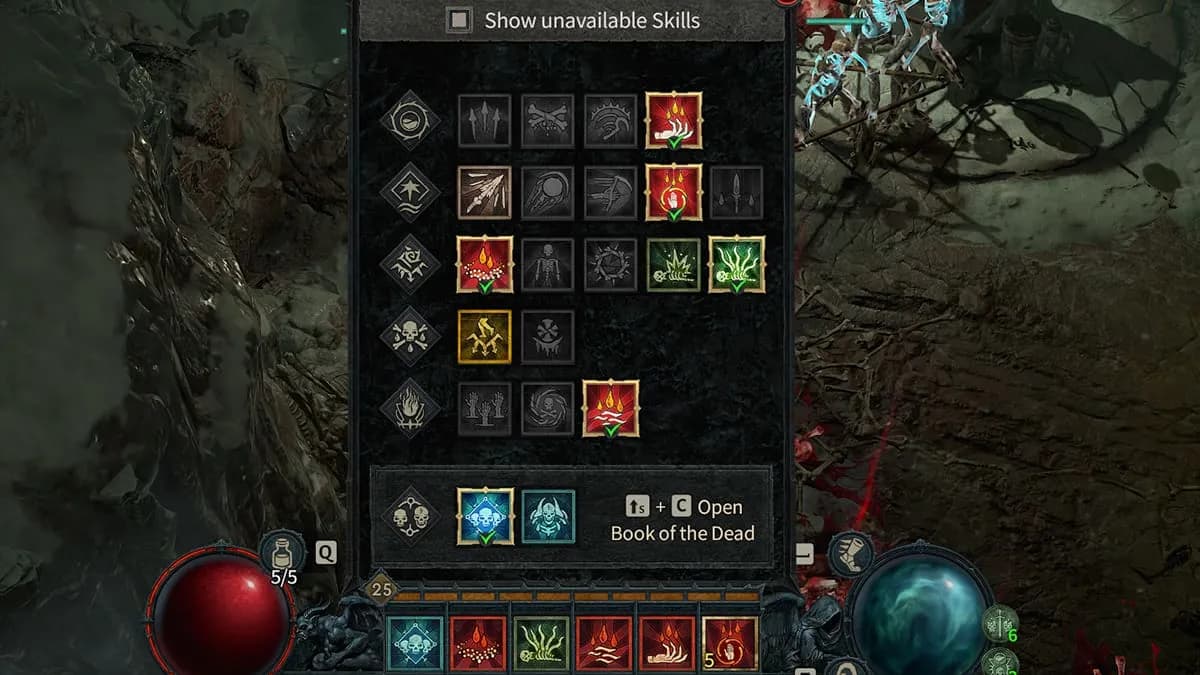
Task: Click the green tendrils slot on the hotbar
Action: [x=541, y=643]
